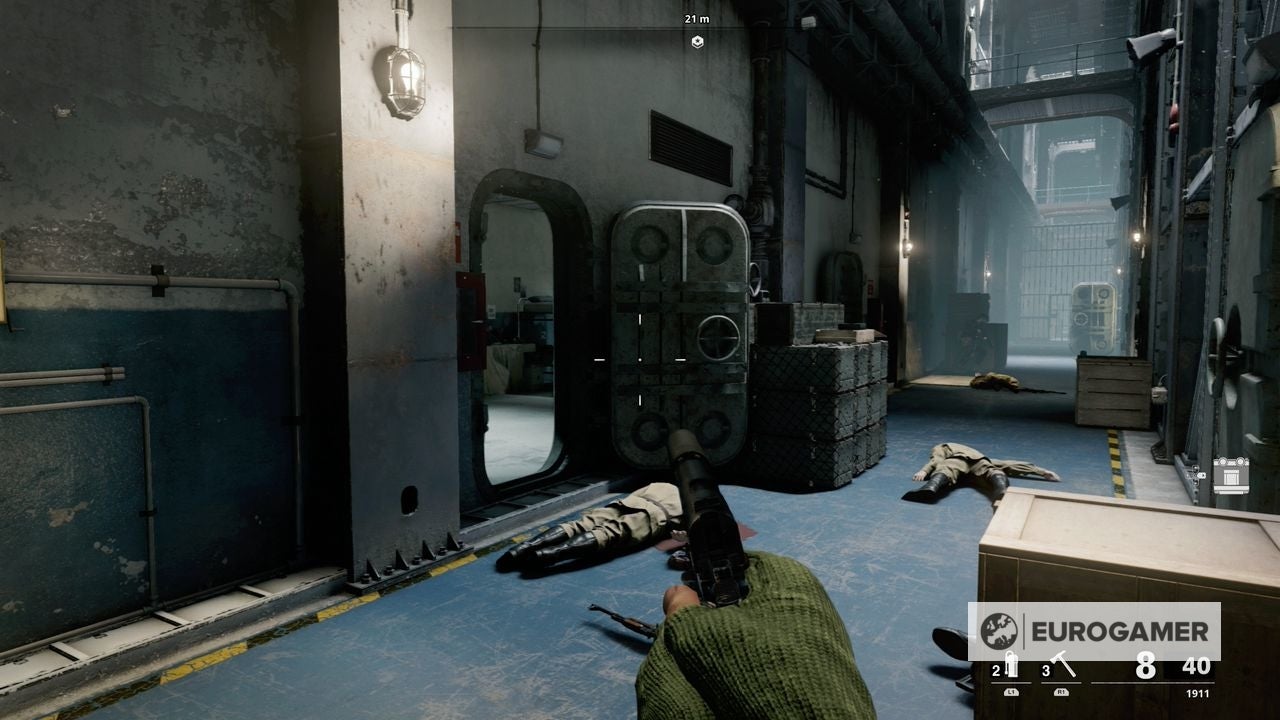This screenshot has height=720, width=1280.
Task: Click the supply crate pickup icon
Action: tap(1231, 476)
